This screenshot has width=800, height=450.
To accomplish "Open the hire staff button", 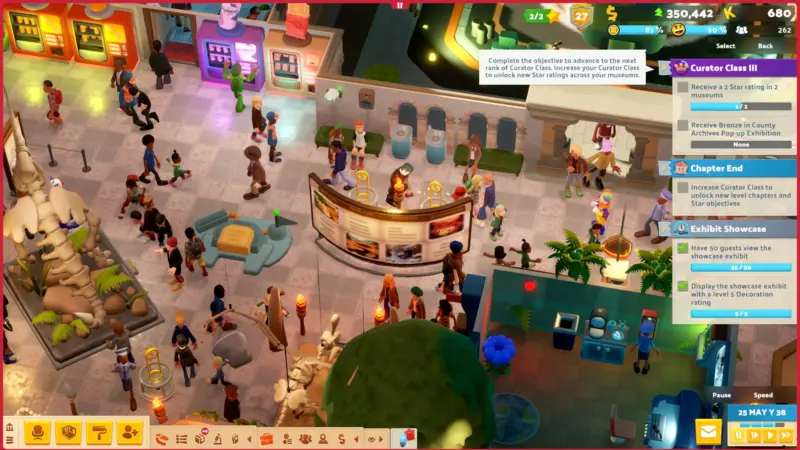I will click(130, 432).
